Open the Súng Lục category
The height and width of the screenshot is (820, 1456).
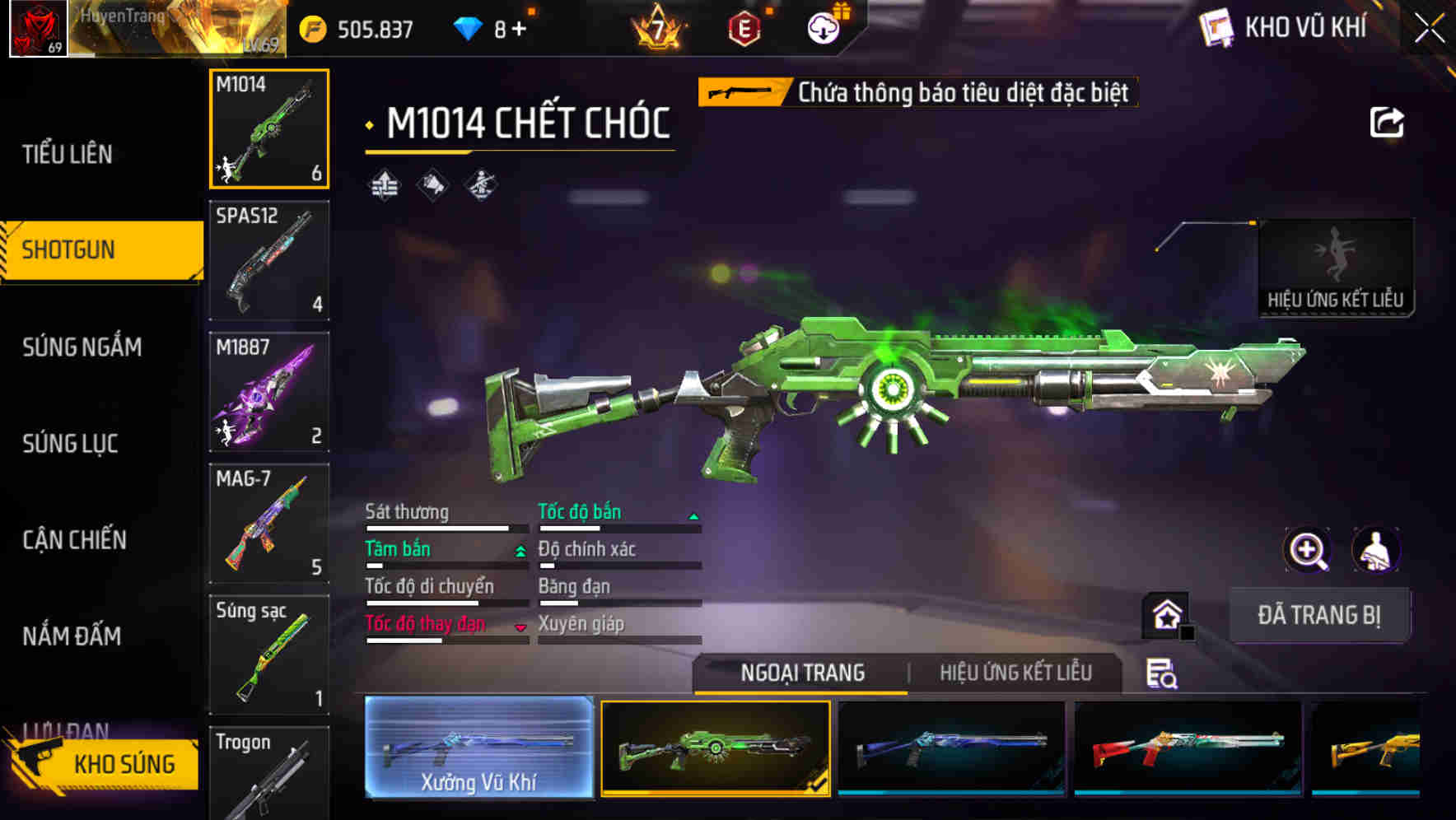(71, 444)
